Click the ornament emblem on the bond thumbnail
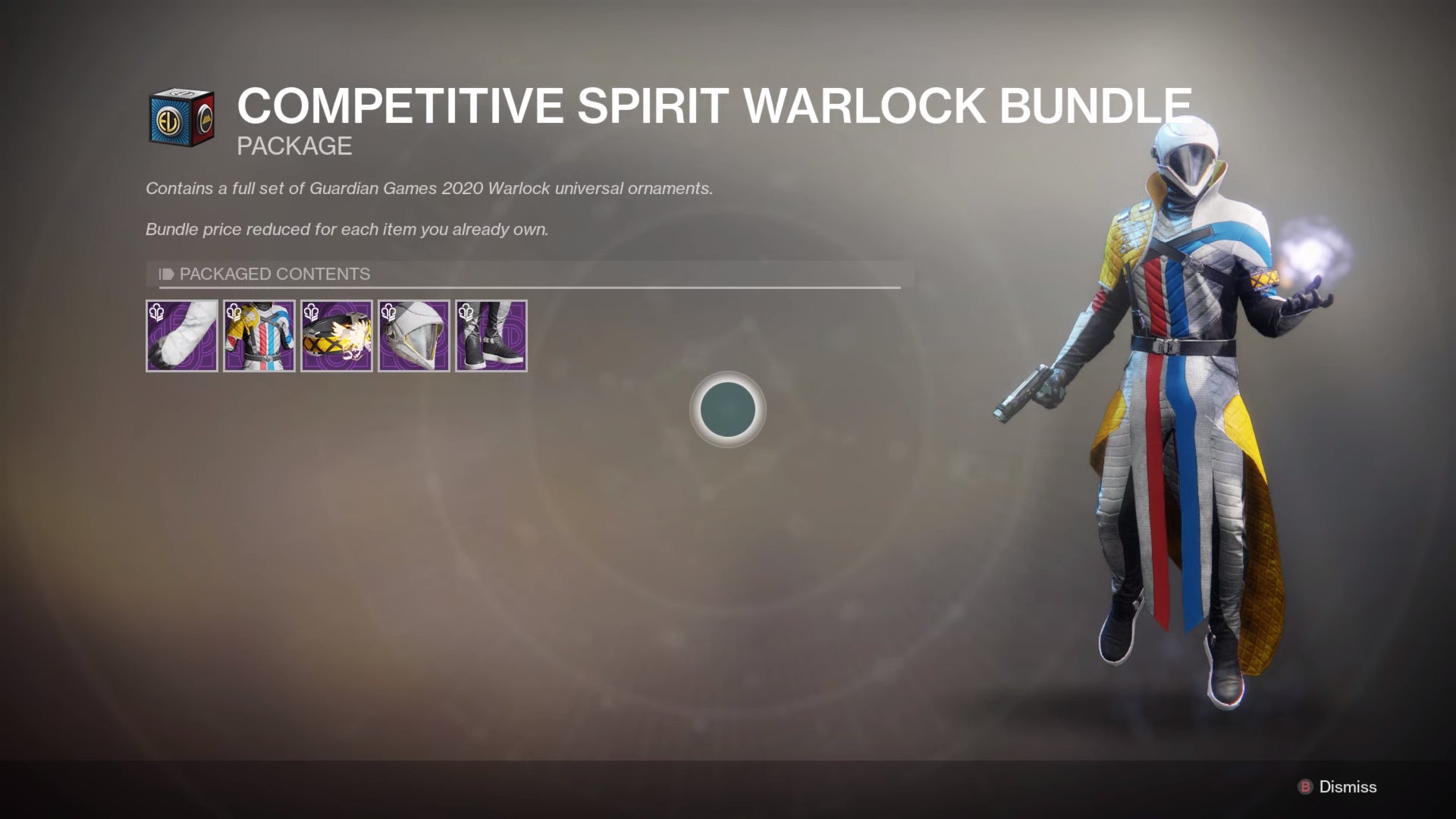 311,312
